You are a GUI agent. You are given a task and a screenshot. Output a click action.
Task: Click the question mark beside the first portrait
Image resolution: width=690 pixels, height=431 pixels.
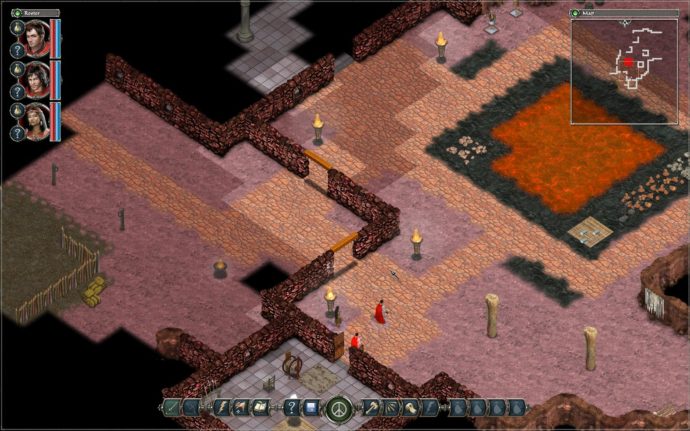coord(18,49)
